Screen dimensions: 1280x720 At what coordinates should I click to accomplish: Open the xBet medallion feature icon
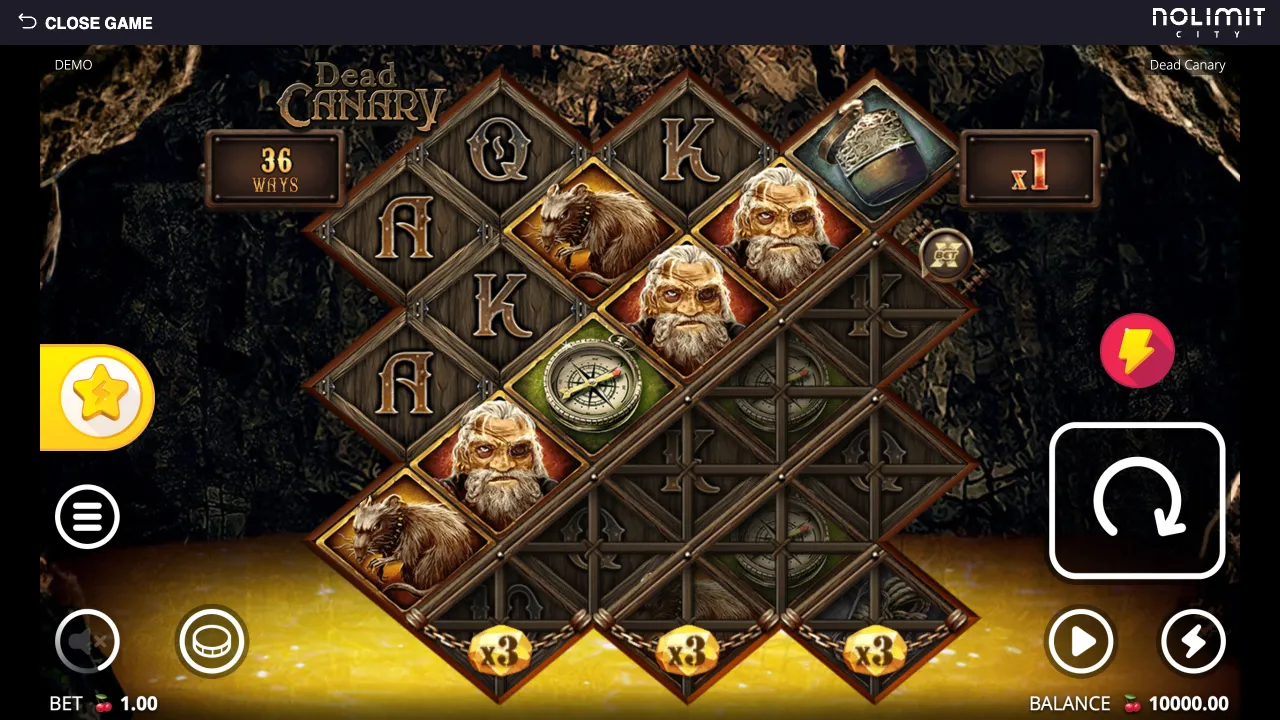coord(944,256)
